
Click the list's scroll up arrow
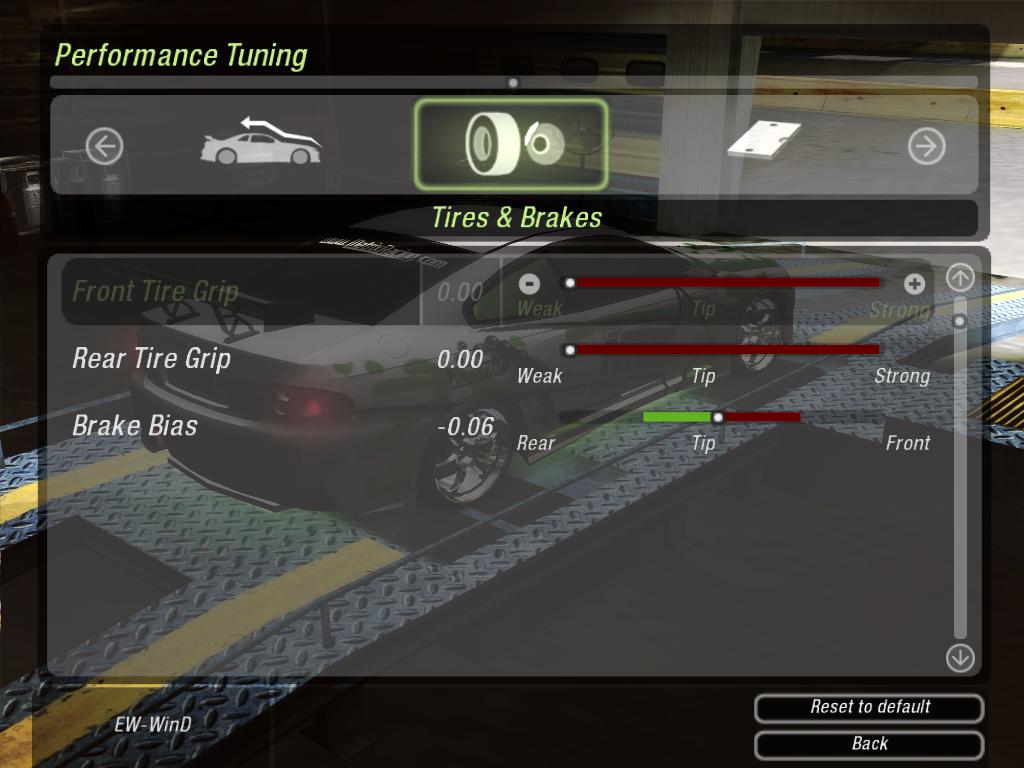(960, 277)
